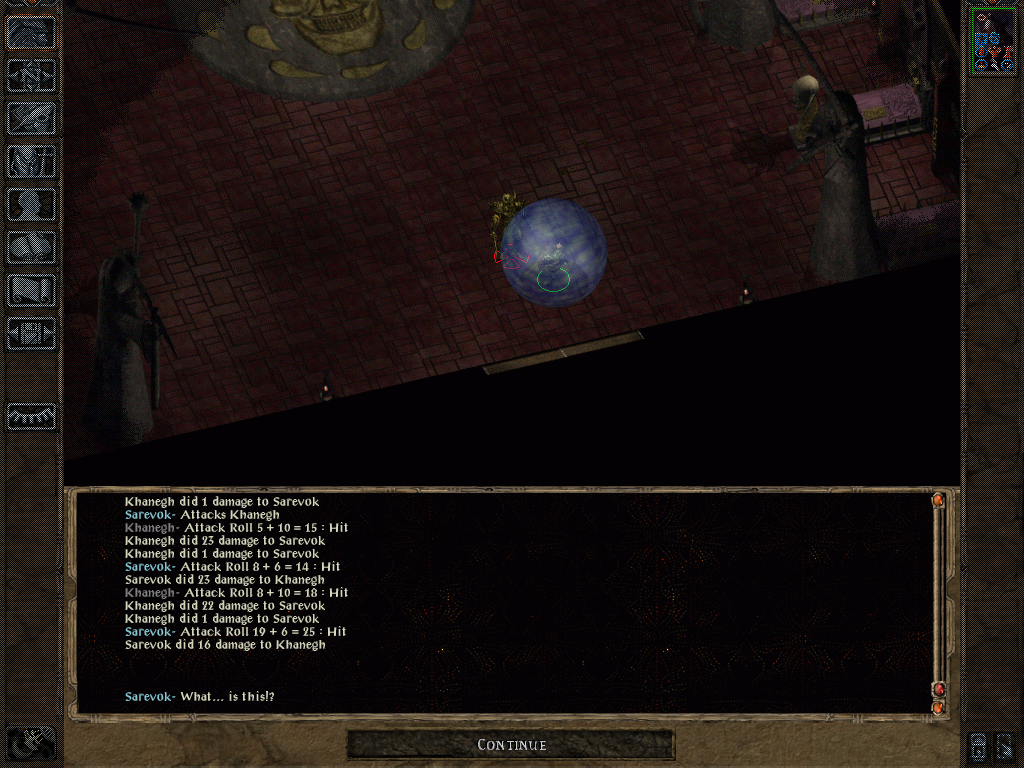Click the Continue button

pyautogui.click(x=511, y=745)
